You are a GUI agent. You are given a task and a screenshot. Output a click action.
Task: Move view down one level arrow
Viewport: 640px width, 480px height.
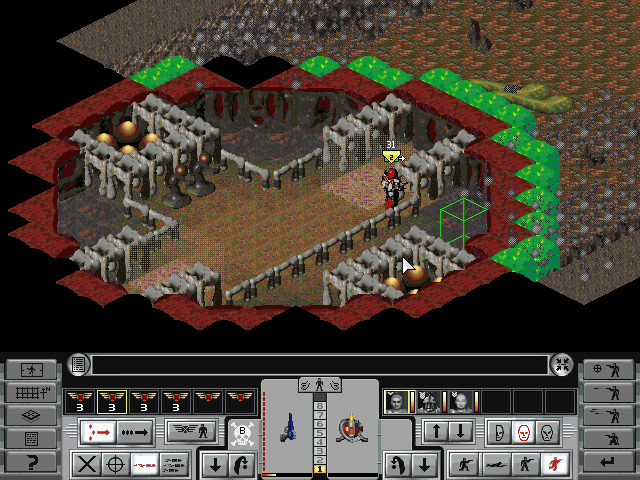pos(459,432)
